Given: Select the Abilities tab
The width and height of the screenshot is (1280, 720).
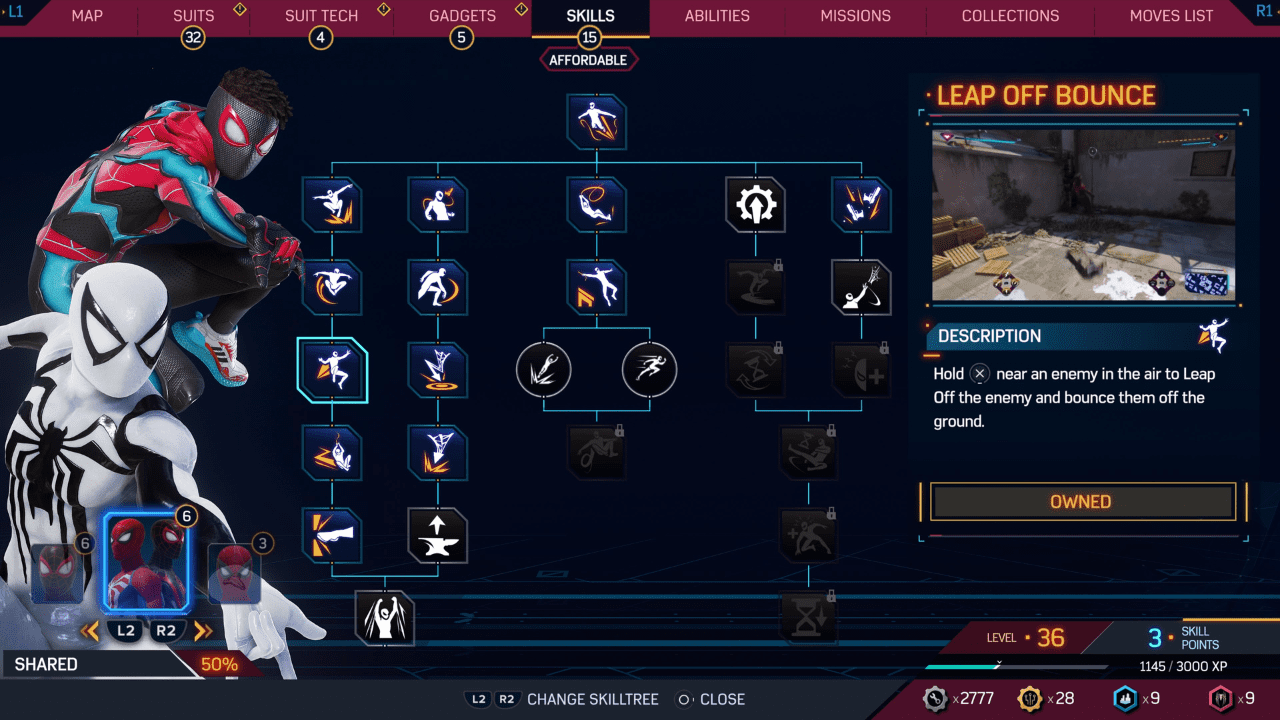Looking at the screenshot, I should [x=717, y=16].
